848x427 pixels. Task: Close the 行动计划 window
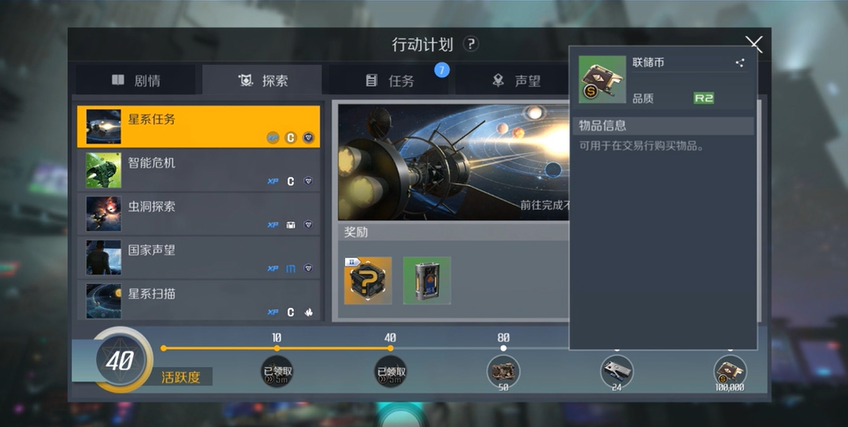coord(754,43)
